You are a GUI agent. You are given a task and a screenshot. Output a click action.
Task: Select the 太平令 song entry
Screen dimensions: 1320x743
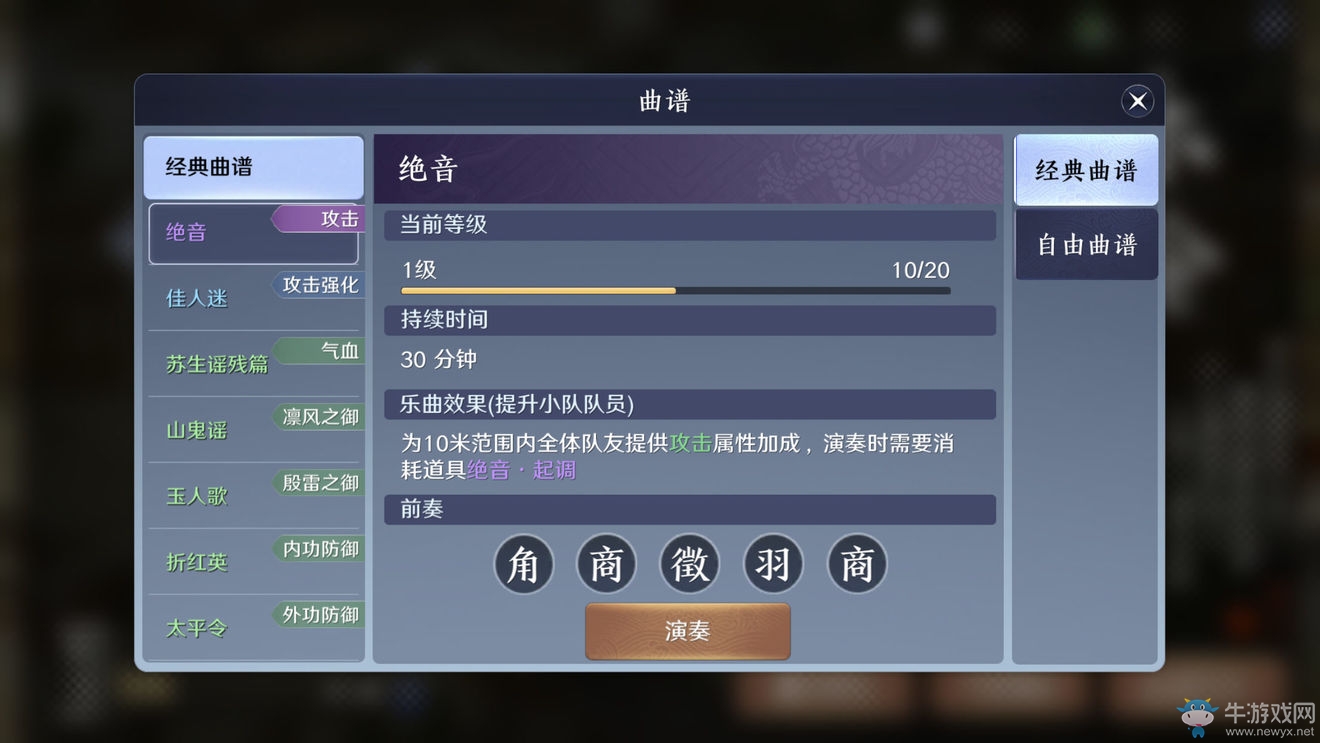[196, 628]
